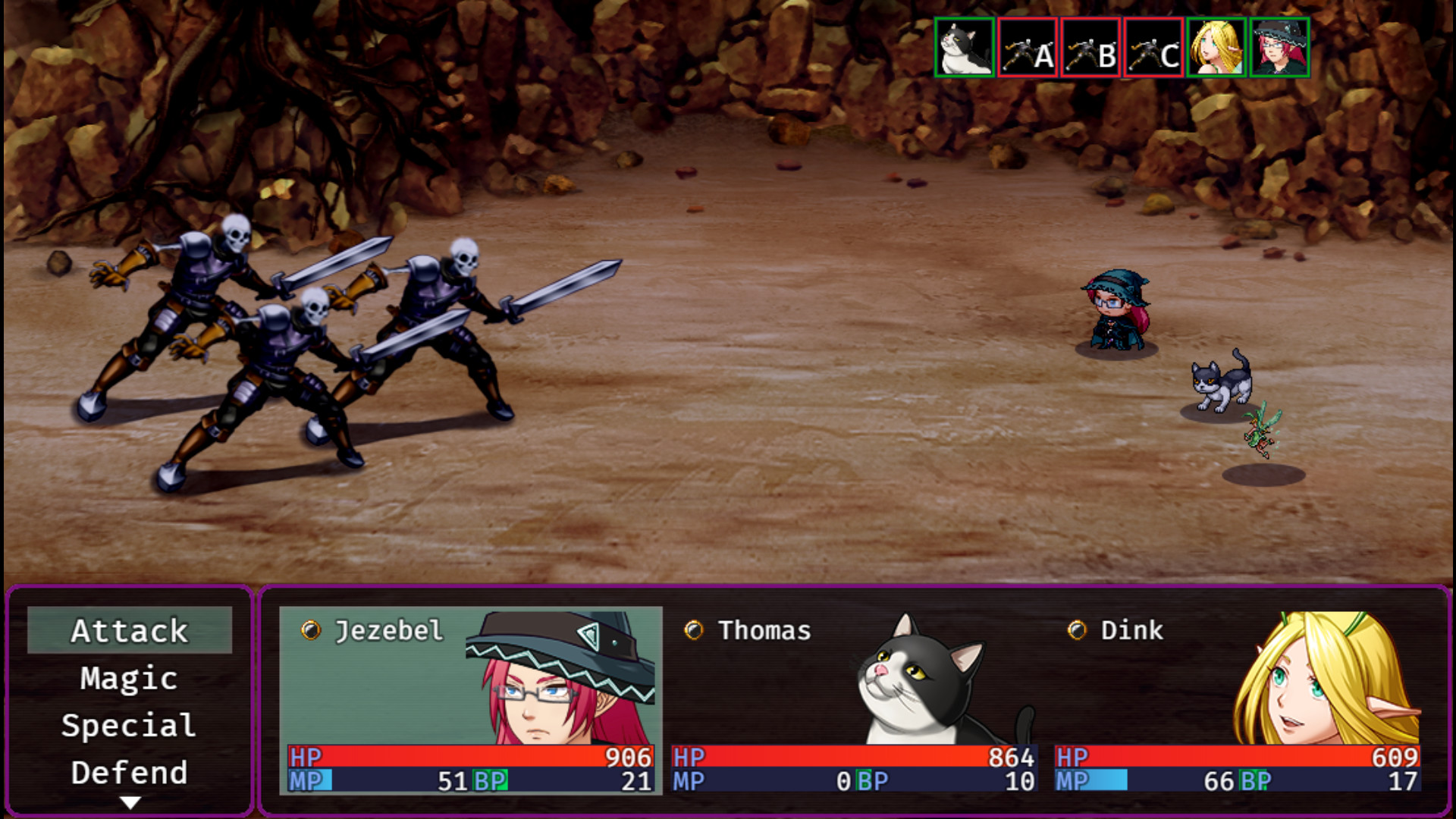Click Jezebel's HP bar
Image resolution: width=1456 pixels, height=819 pixels.
470,755
